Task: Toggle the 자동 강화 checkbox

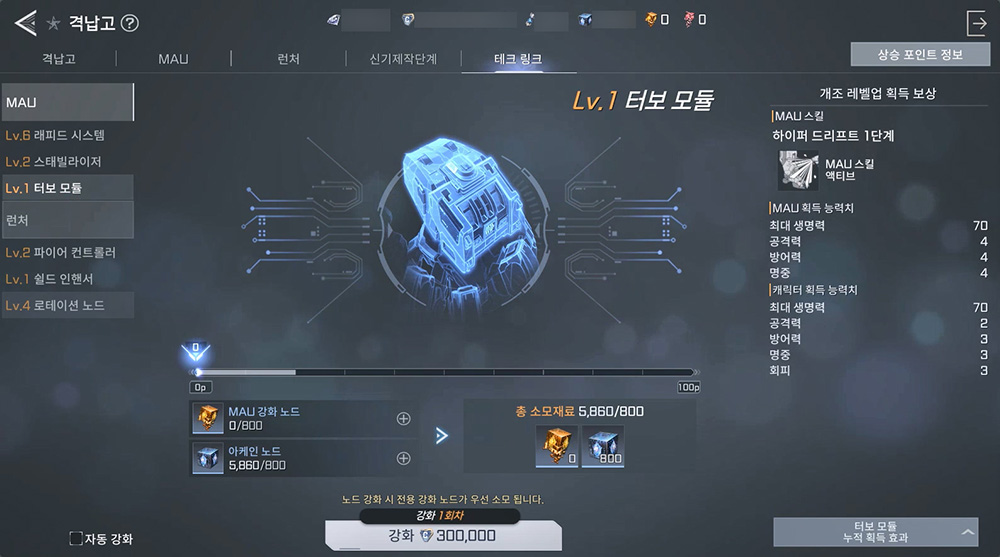Action: pyautogui.click(x=76, y=538)
